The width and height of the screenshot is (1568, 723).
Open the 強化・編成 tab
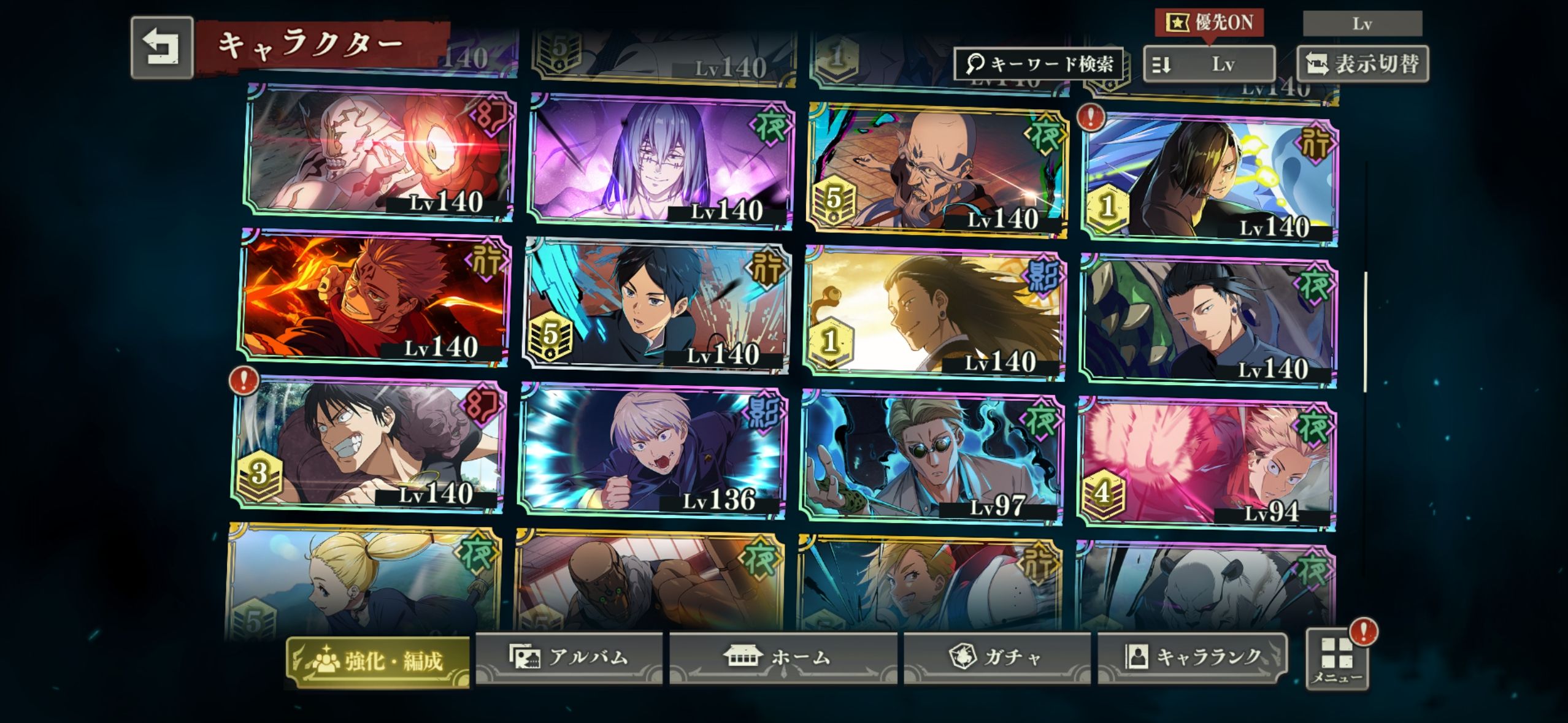(x=378, y=661)
